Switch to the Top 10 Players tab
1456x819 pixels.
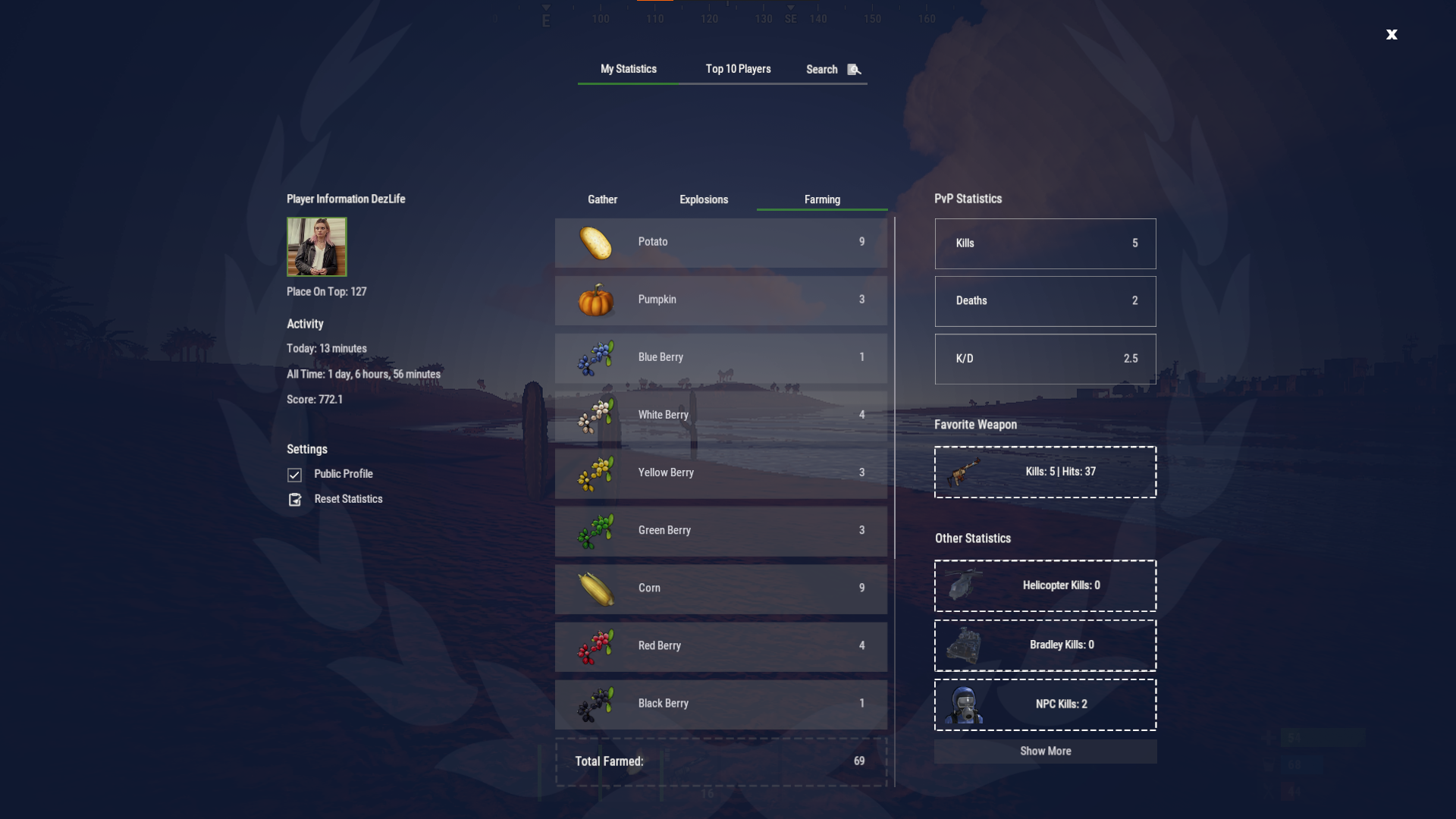coord(738,69)
